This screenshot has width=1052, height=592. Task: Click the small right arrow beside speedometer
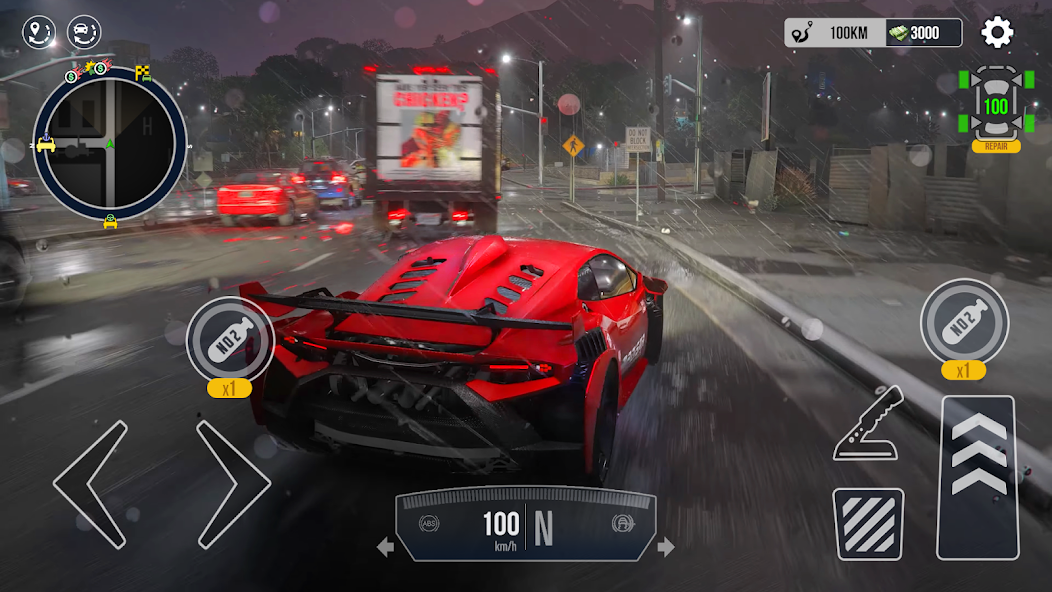pos(666,547)
